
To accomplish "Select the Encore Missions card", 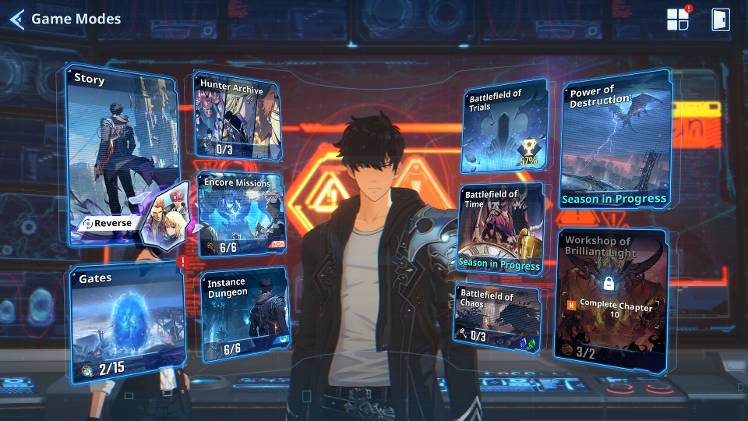I will [240, 214].
